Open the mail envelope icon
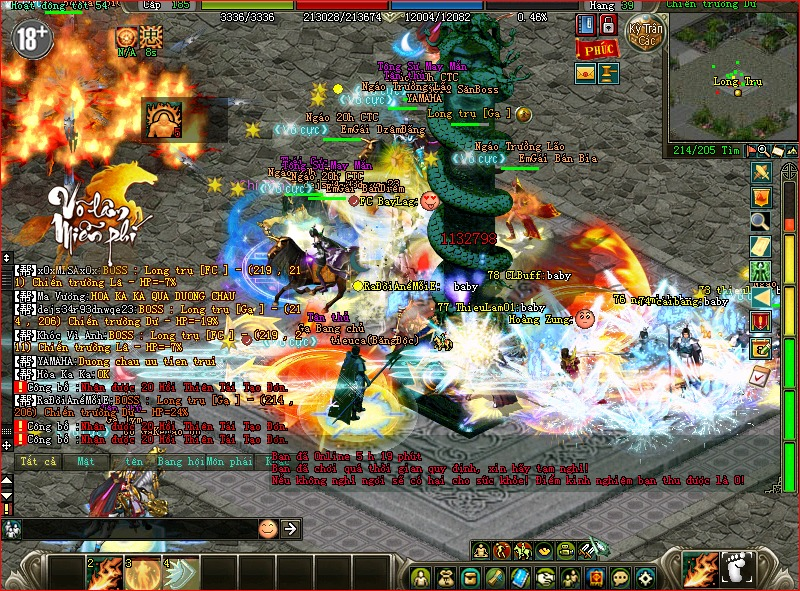The height and width of the screenshot is (591, 800). click(x=585, y=73)
